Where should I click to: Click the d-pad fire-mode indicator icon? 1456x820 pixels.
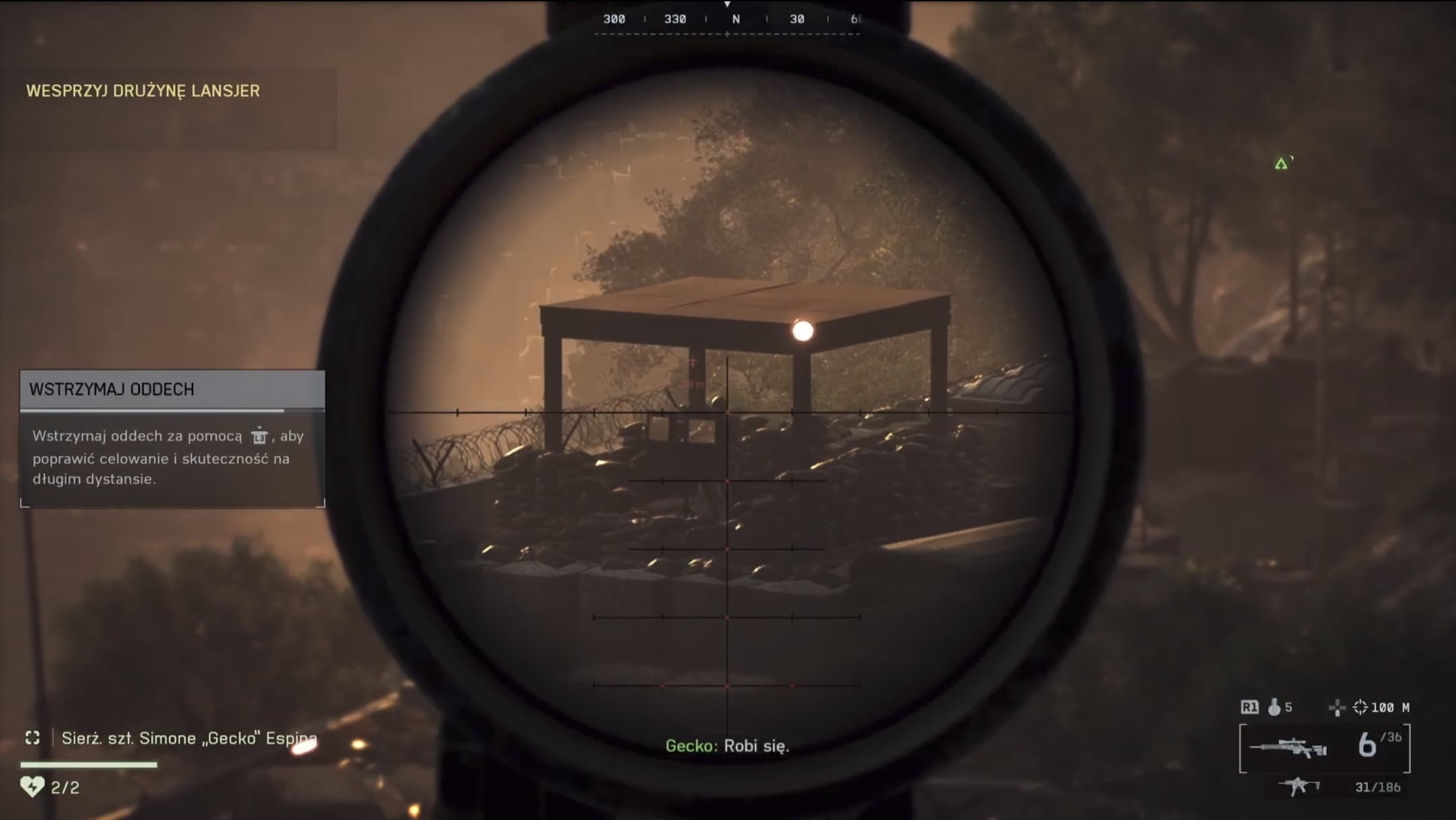1336,708
